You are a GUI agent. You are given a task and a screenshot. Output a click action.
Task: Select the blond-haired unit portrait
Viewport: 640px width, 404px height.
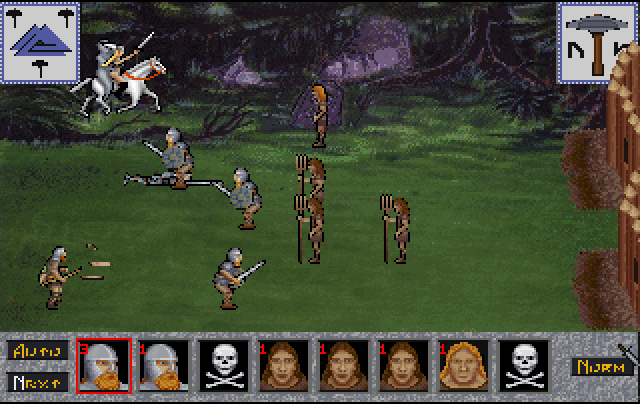point(463,366)
